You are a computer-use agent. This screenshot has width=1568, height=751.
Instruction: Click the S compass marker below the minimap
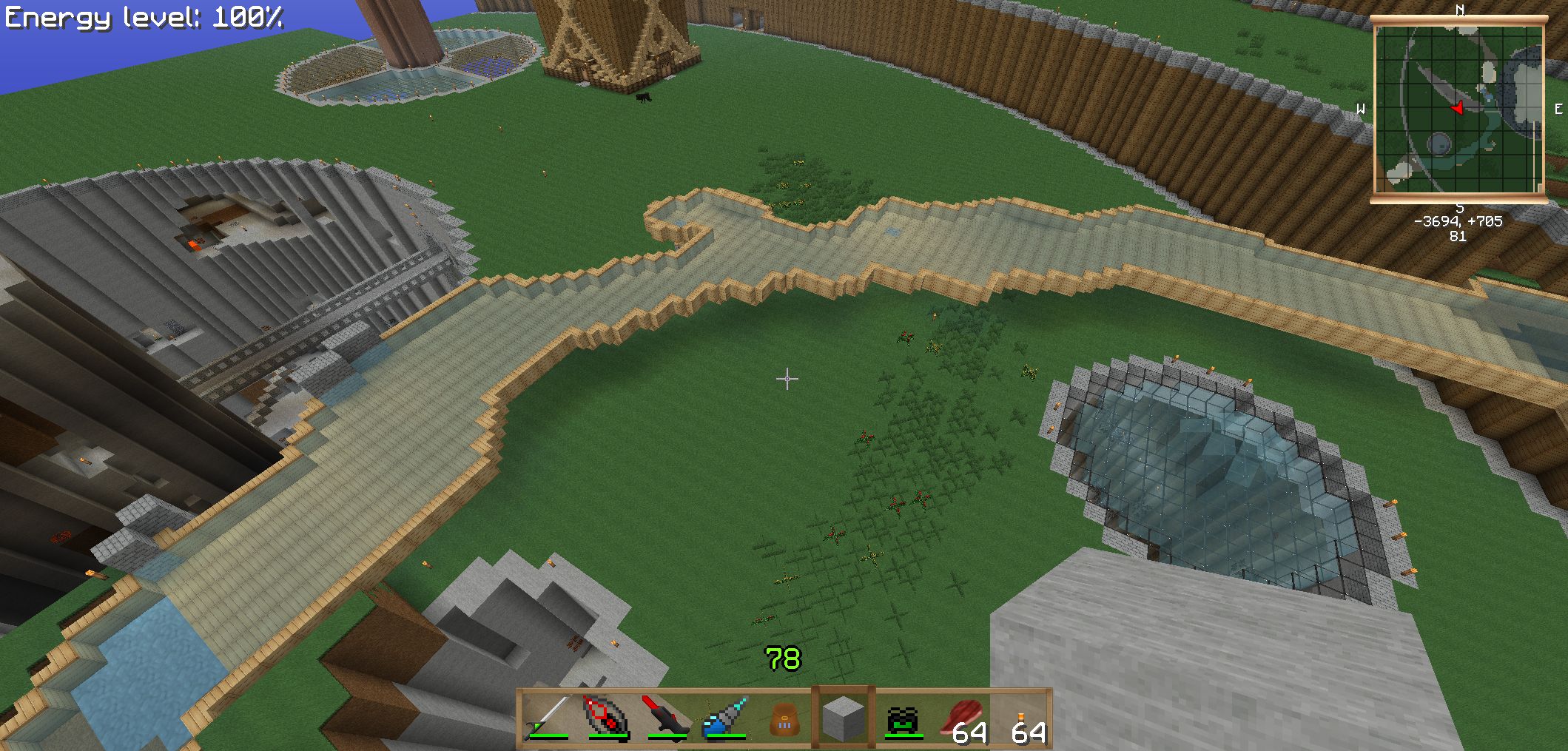point(1458,209)
